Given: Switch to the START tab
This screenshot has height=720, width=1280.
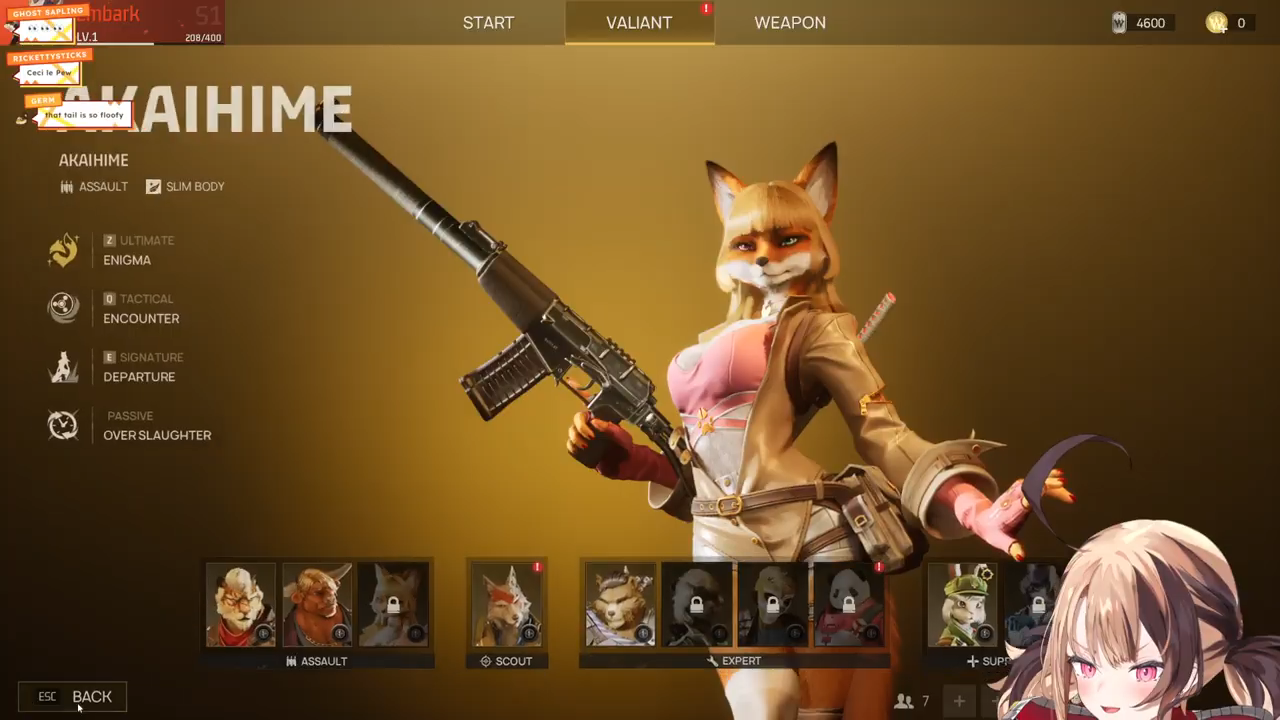Looking at the screenshot, I should tap(488, 22).
